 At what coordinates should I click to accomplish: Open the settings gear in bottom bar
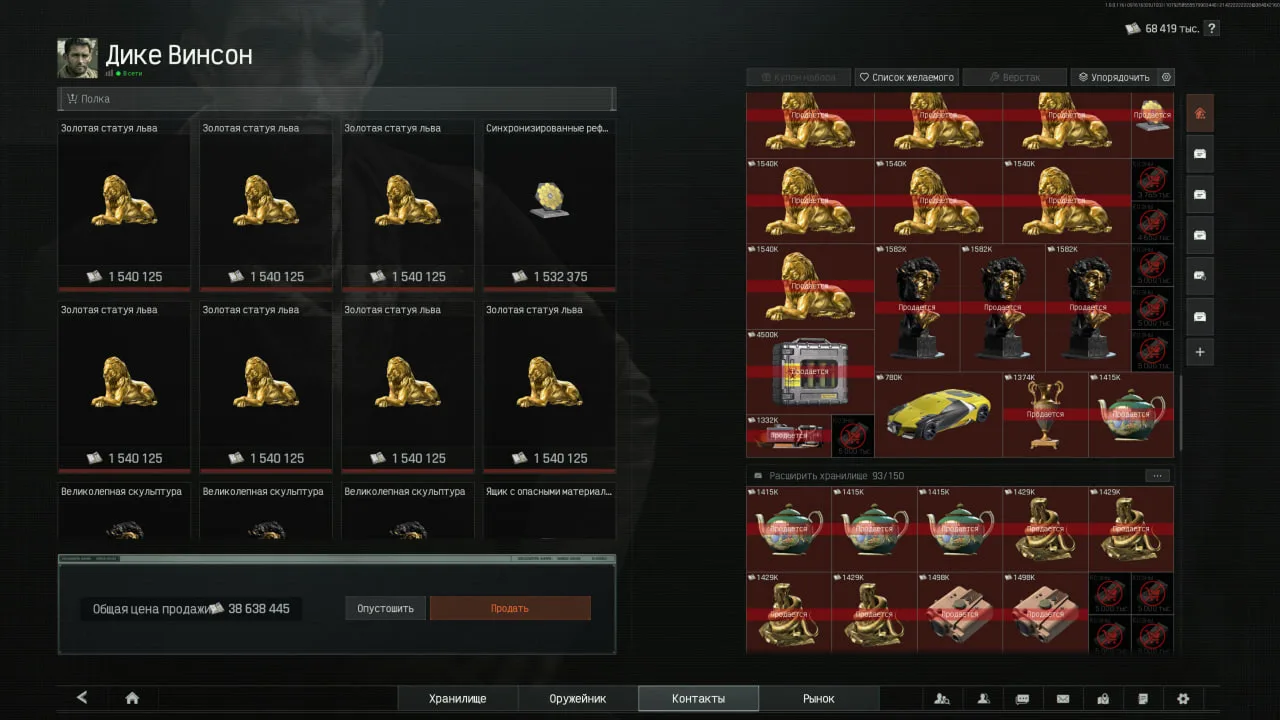point(1183,699)
